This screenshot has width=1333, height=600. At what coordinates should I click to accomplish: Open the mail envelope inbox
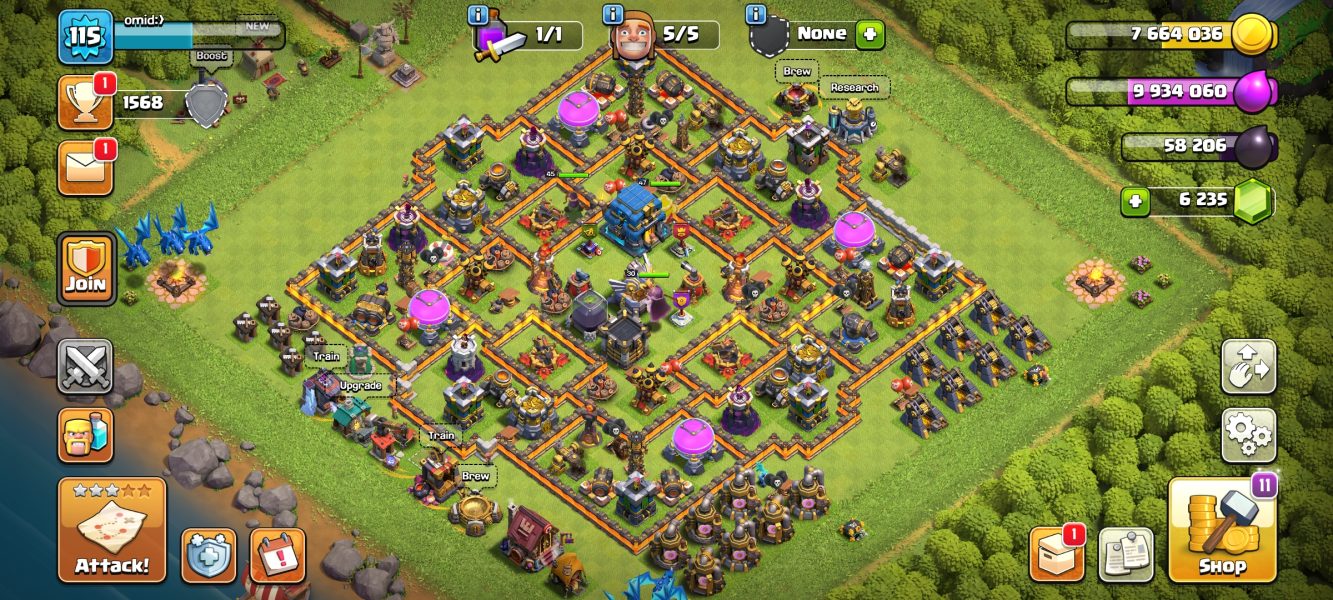(x=85, y=167)
